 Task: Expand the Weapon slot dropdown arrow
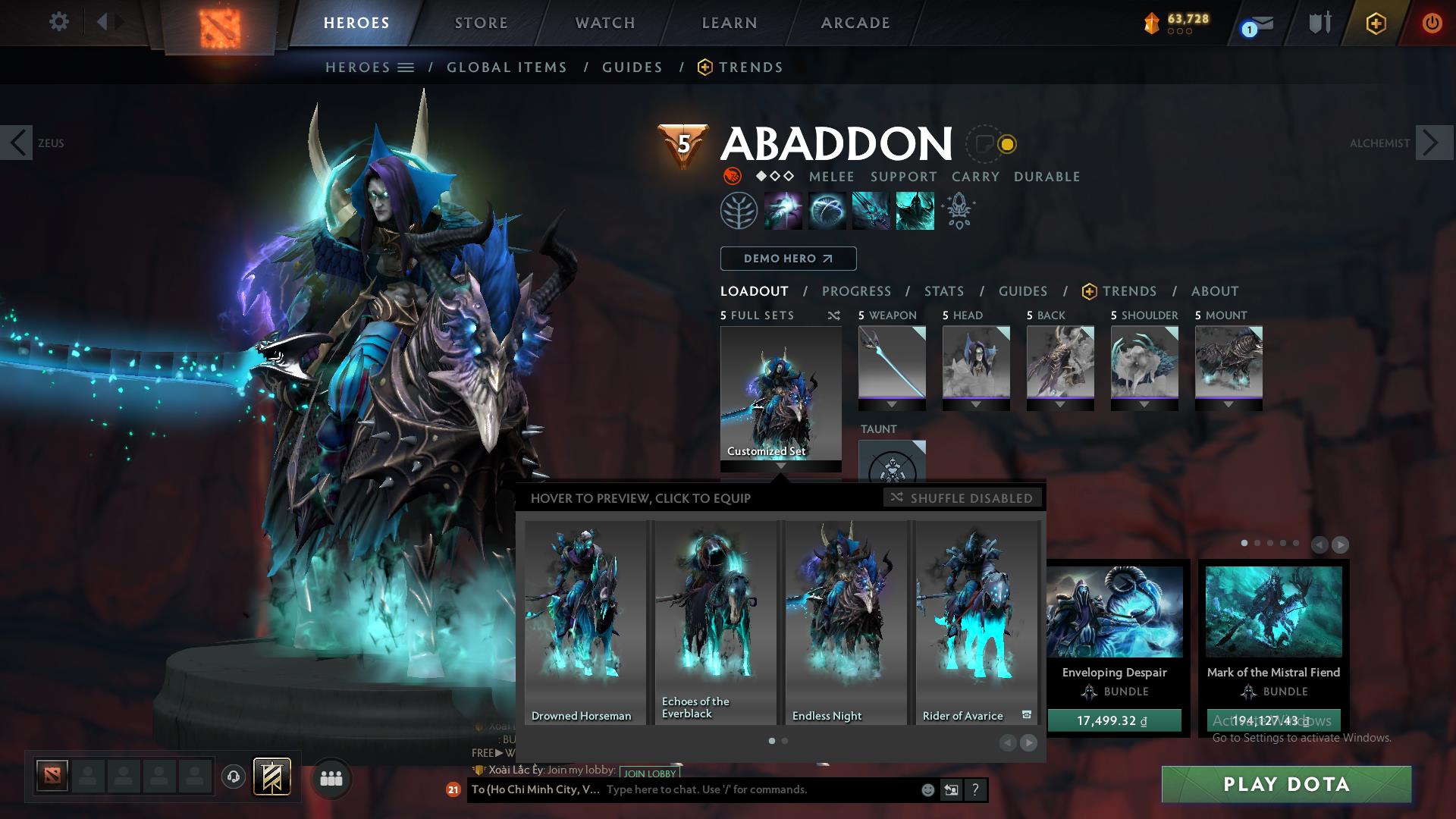coord(892,406)
